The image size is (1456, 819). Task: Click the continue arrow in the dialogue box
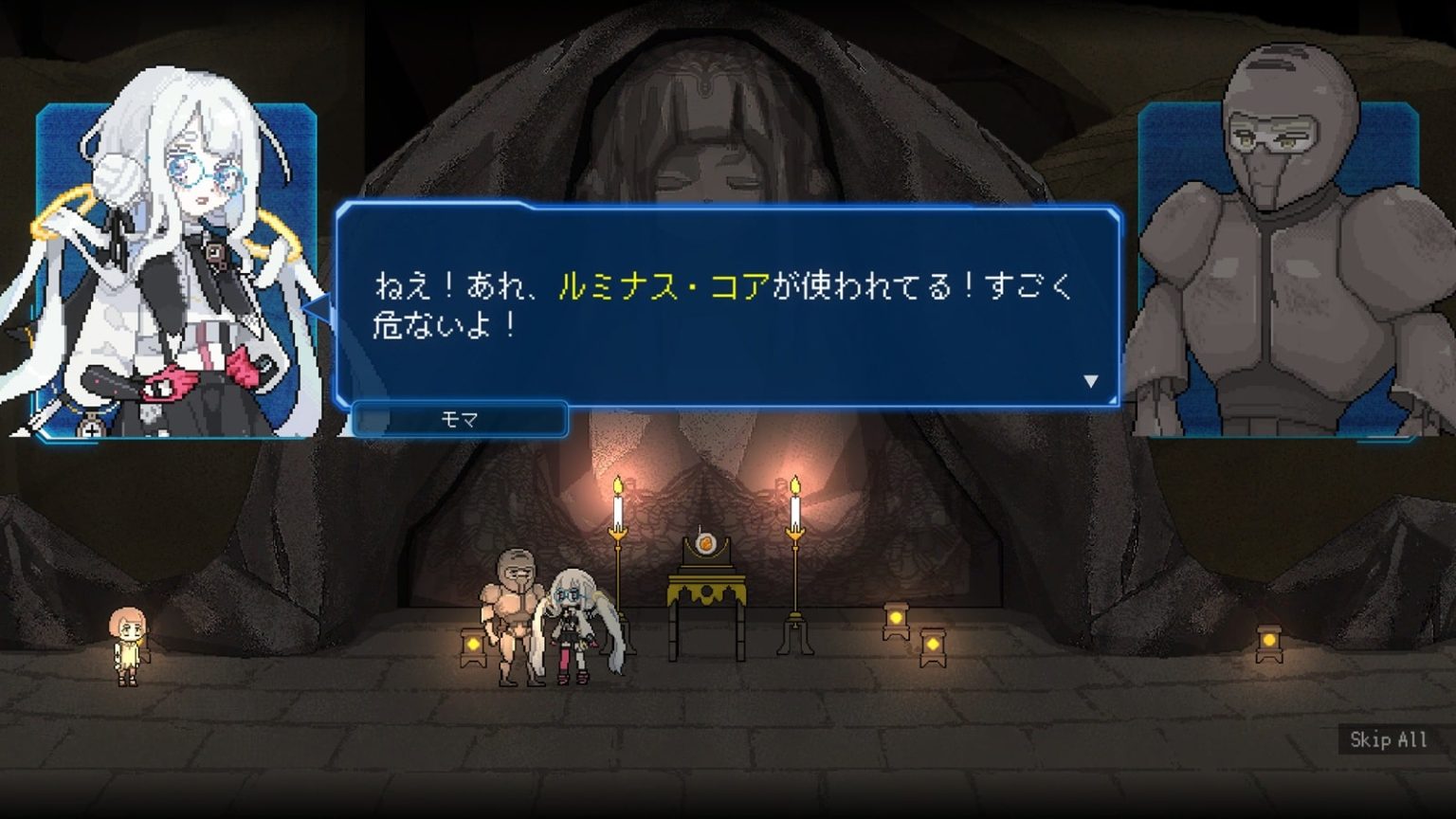pyautogui.click(x=1090, y=382)
